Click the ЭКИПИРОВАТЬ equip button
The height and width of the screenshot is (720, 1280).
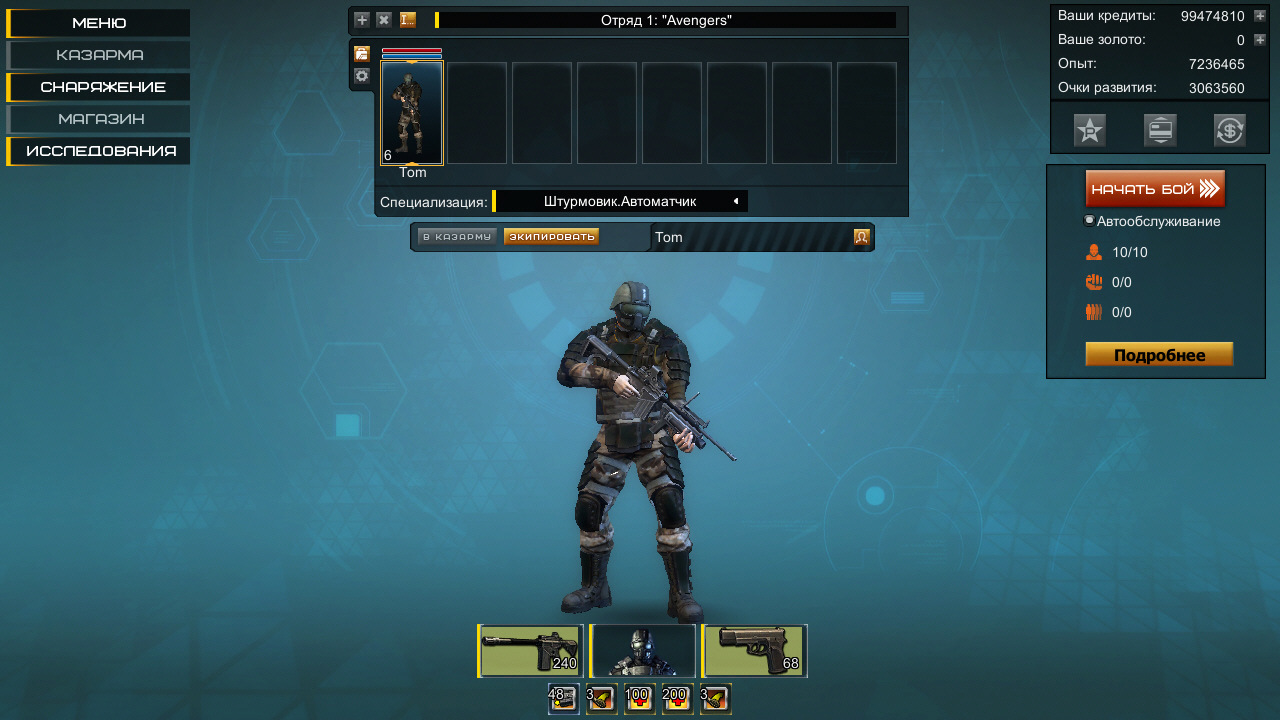(x=551, y=237)
